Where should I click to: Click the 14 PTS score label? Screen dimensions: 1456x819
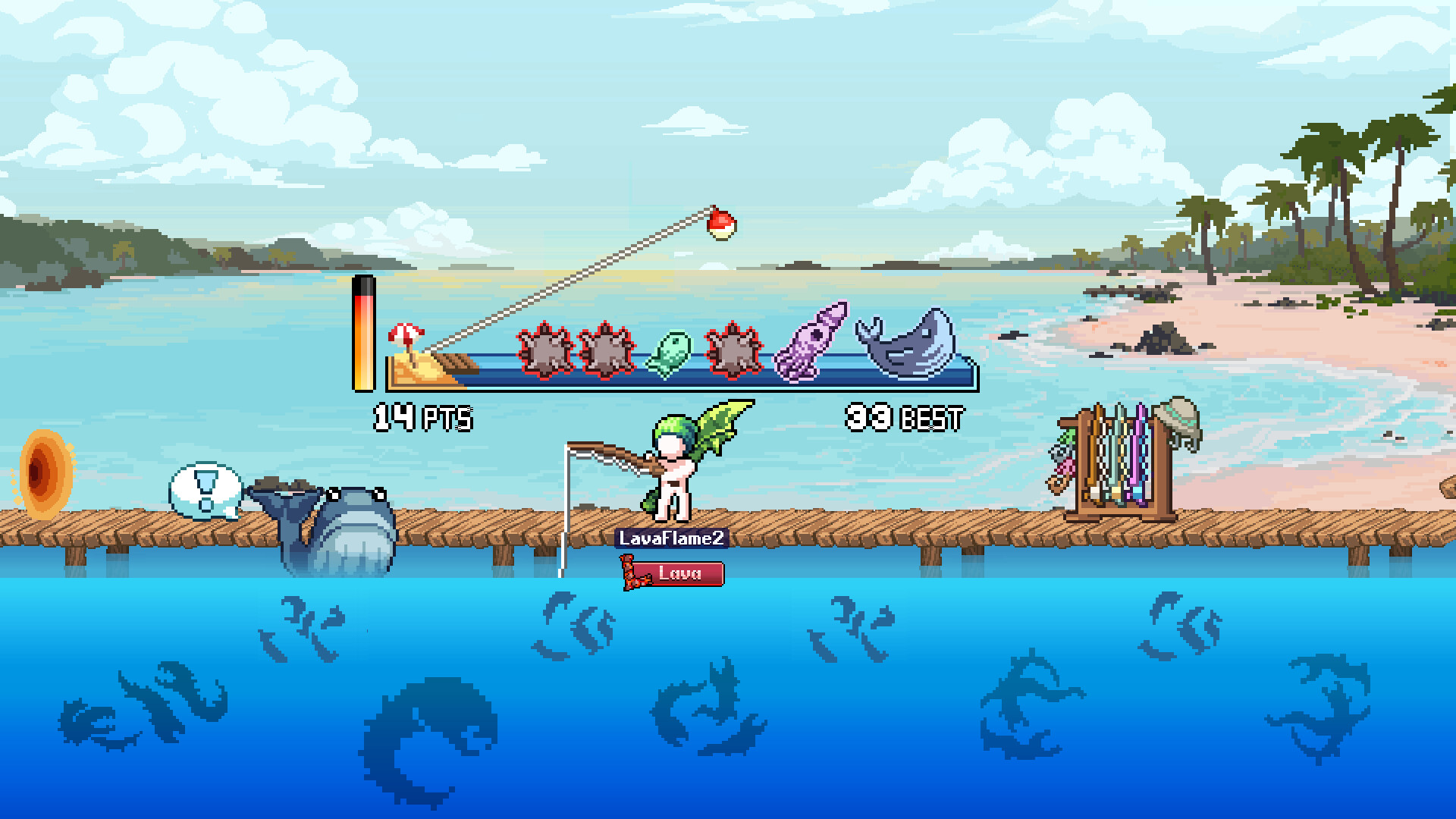422,417
